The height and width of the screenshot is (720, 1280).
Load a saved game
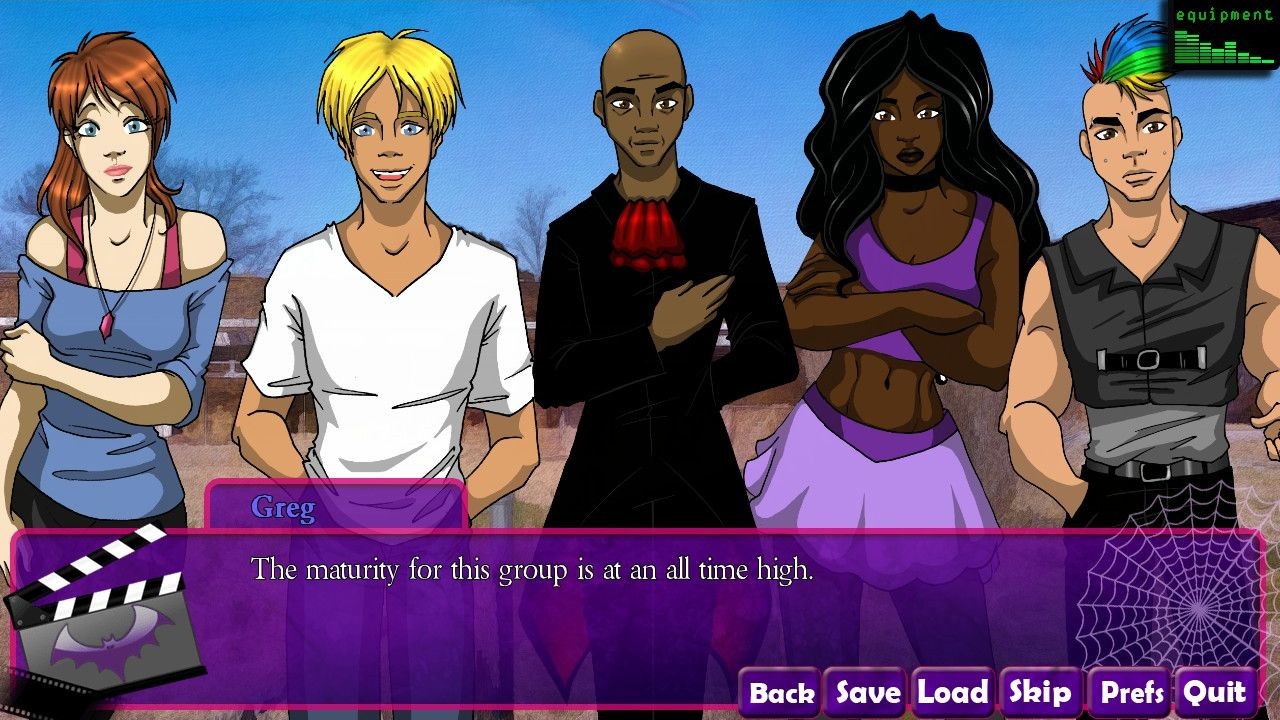[x=951, y=691]
